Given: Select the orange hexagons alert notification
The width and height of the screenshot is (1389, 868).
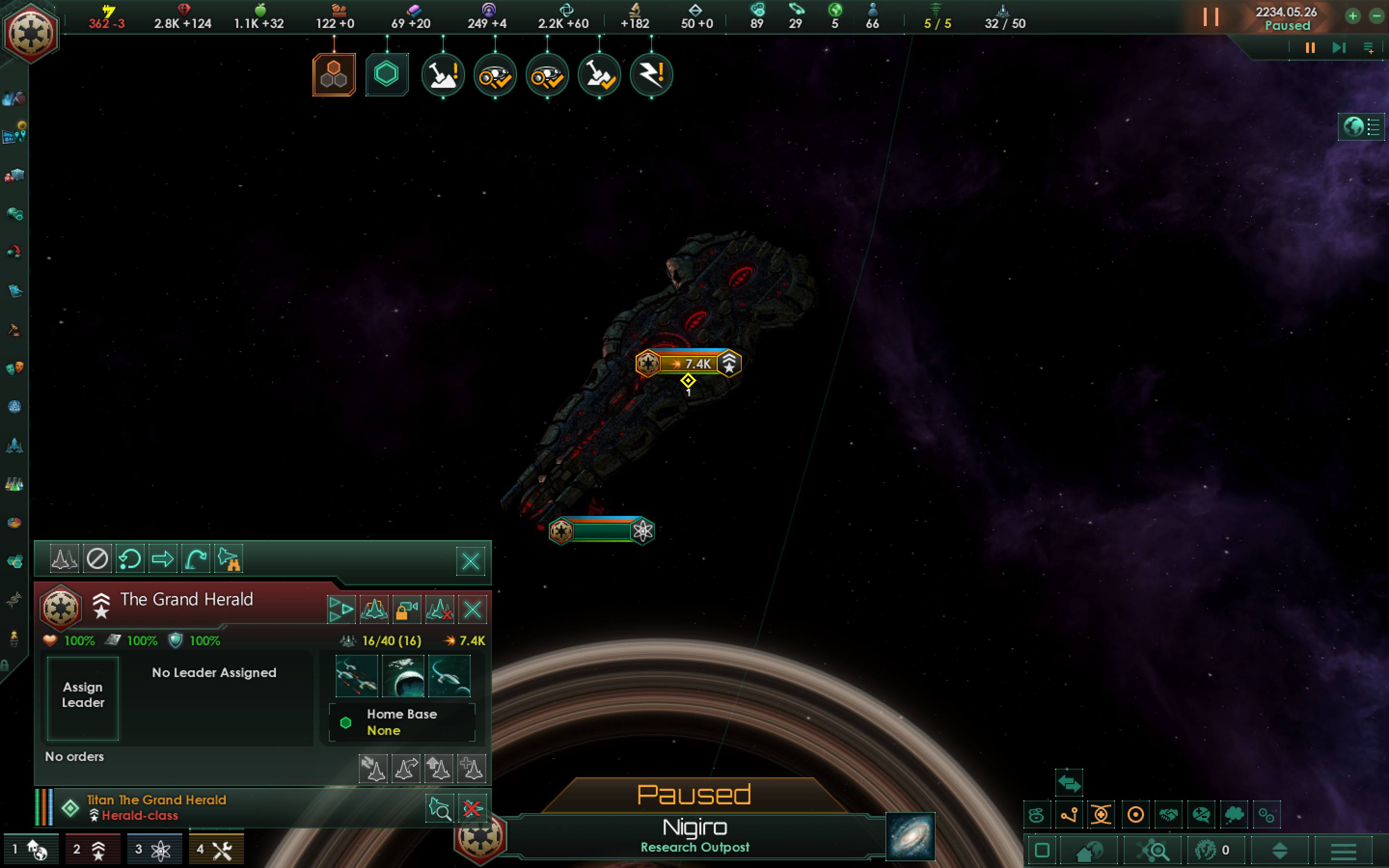Looking at the screenshot, I should point(334,75).
